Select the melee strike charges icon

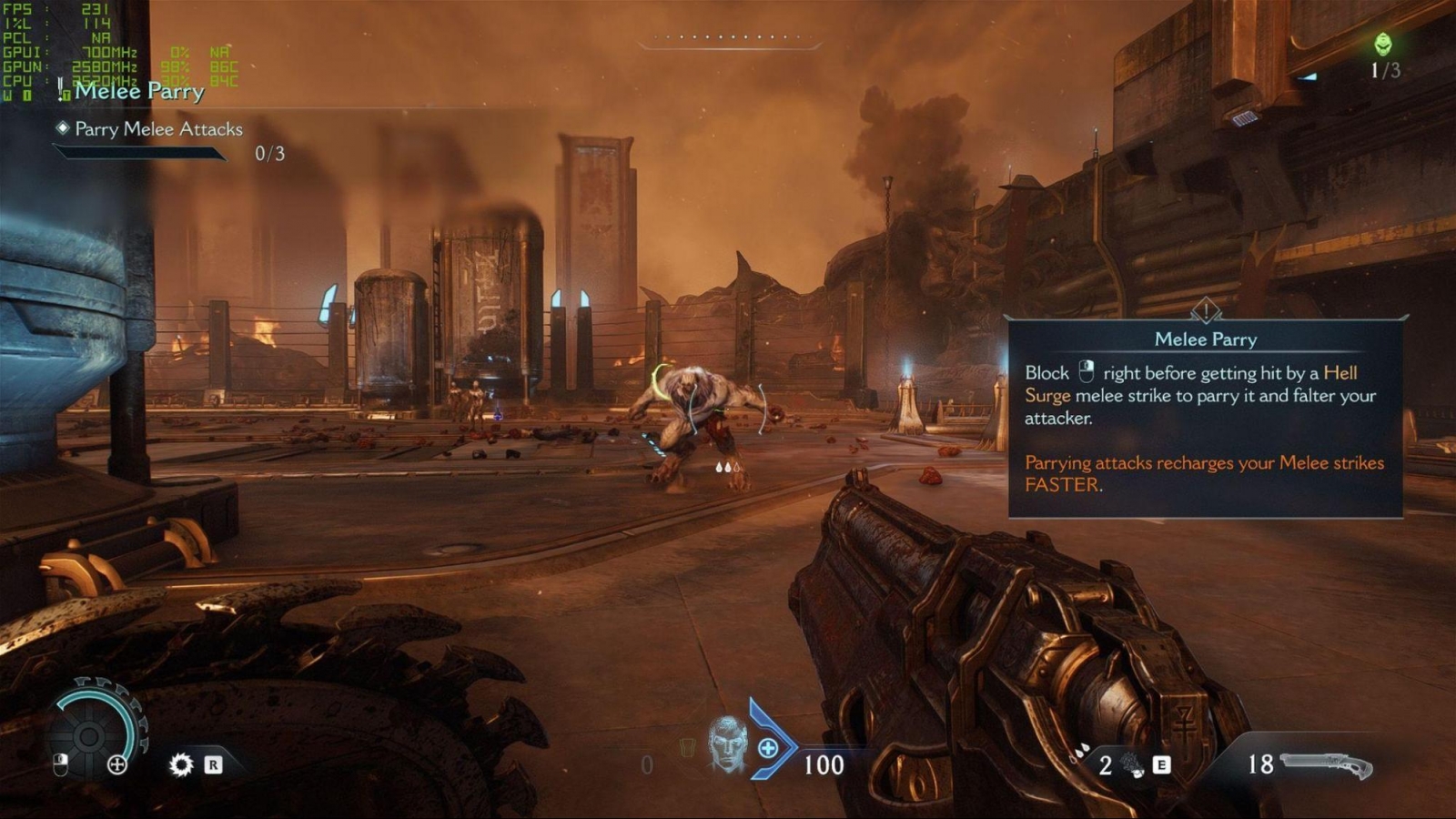pyautogui.click(x=1133, y=764)
